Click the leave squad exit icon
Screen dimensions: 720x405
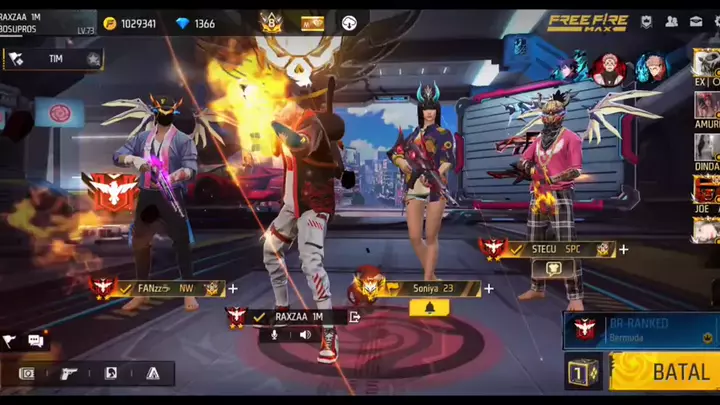click(x=355, y=316)
